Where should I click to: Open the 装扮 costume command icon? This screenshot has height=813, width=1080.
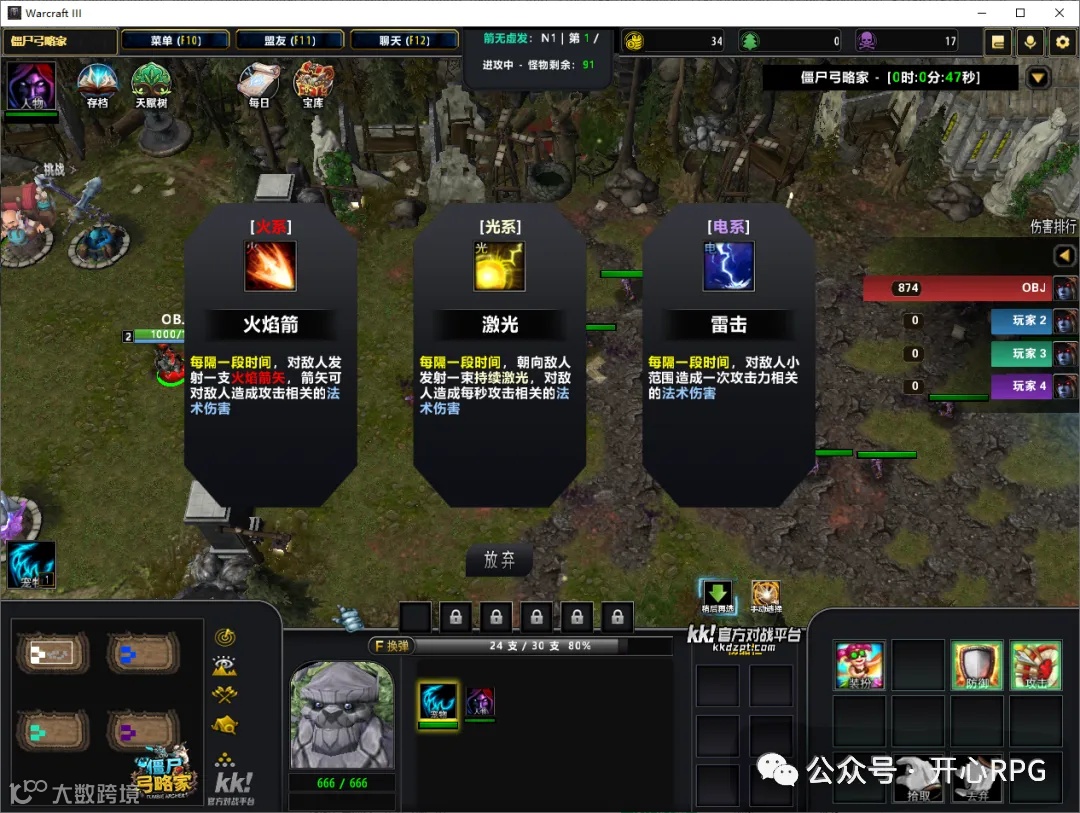(x=859, y=665)
